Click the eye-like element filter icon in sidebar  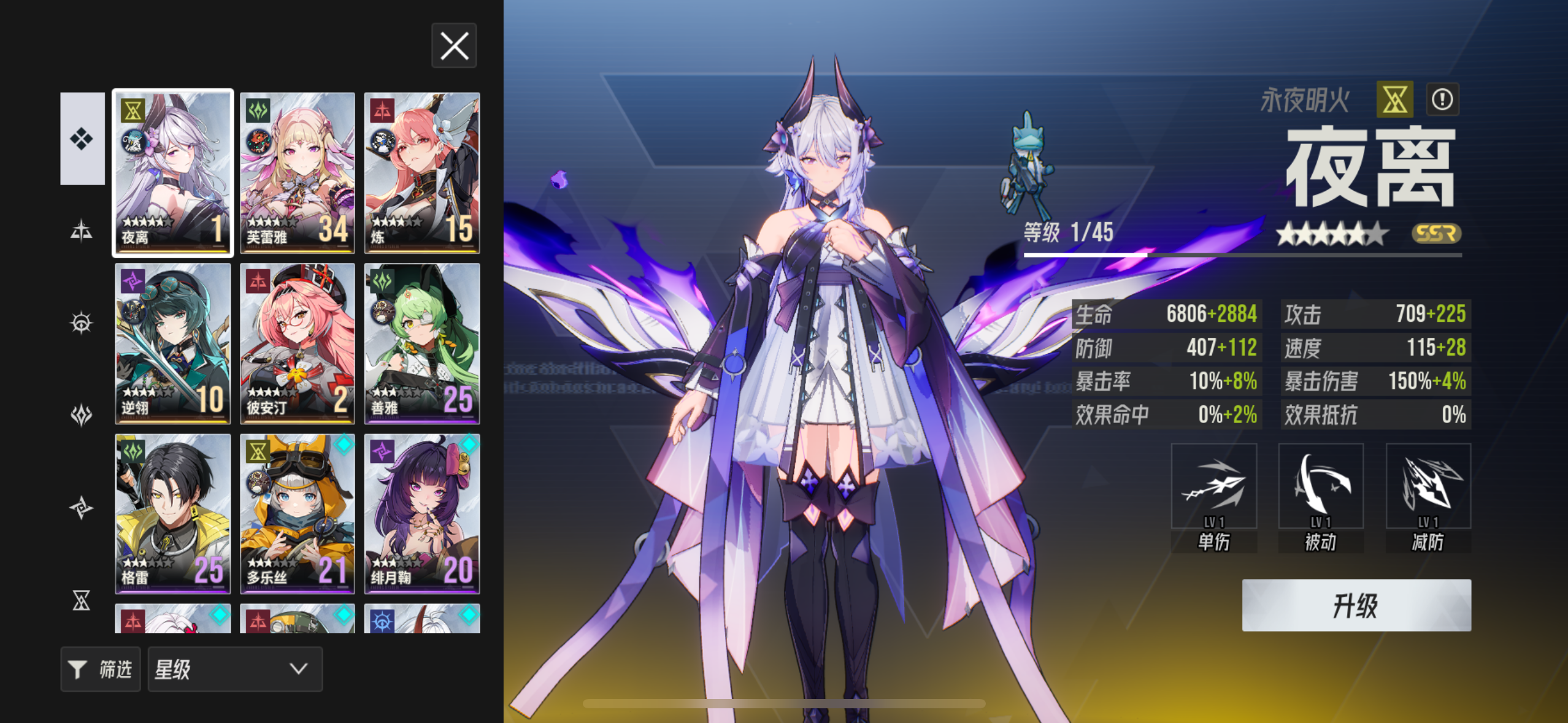82,322
